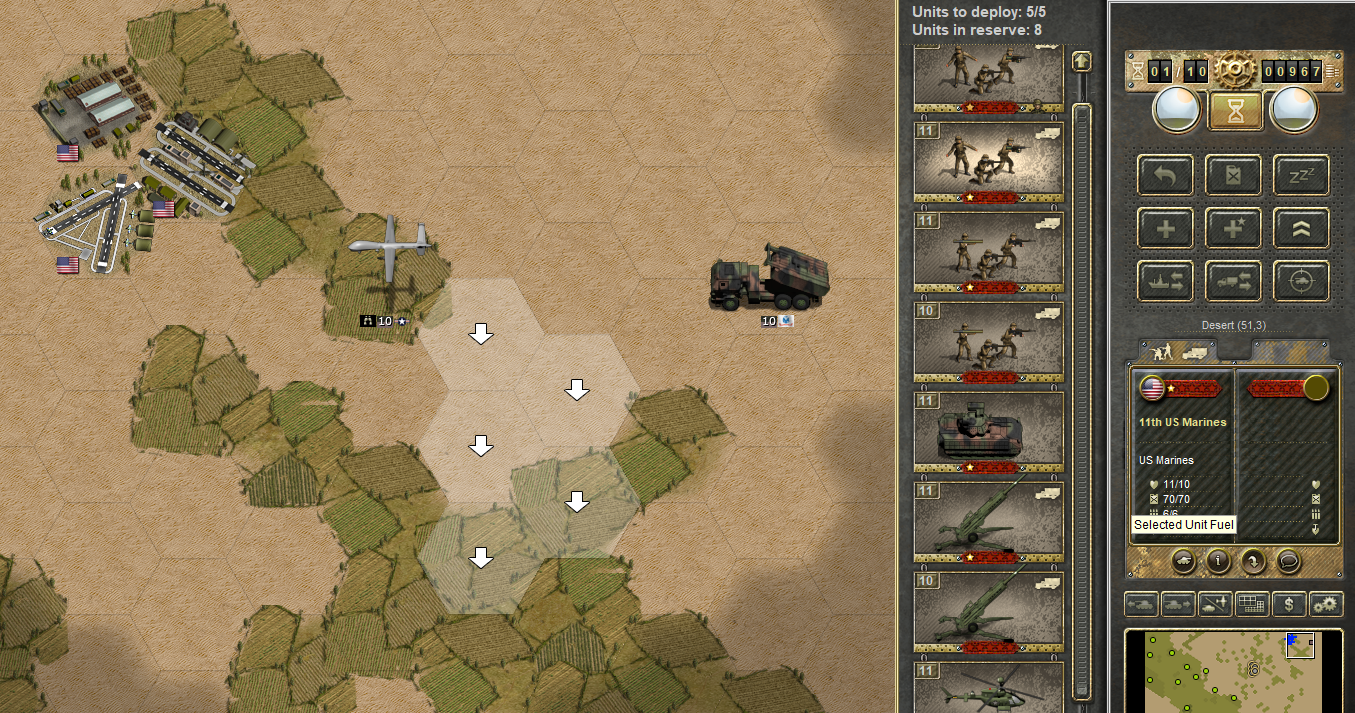Open the unit info round button

click(1218, 561)
